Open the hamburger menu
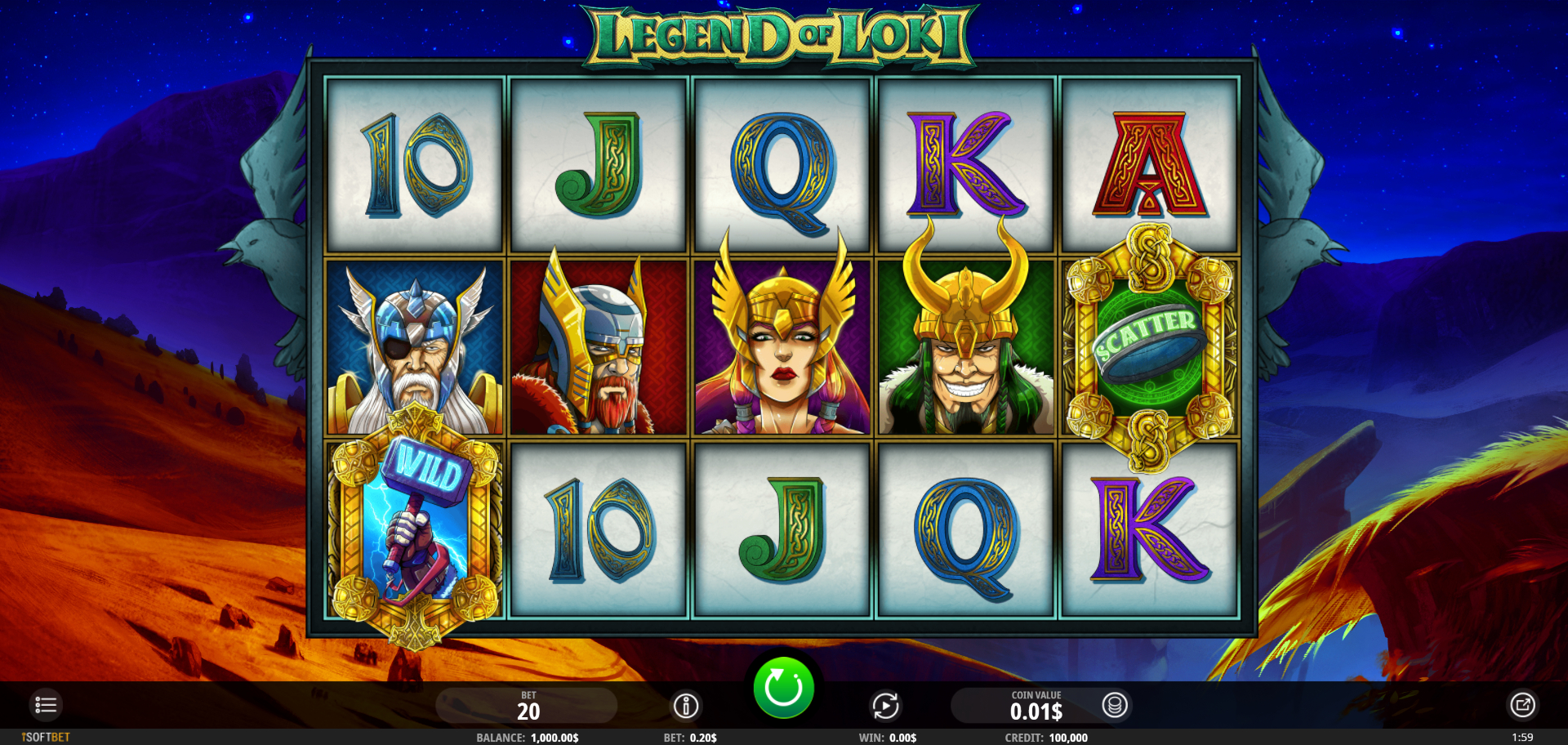Screen dimensions: 1568x745 pyautogui.click(x=46, y=704)
